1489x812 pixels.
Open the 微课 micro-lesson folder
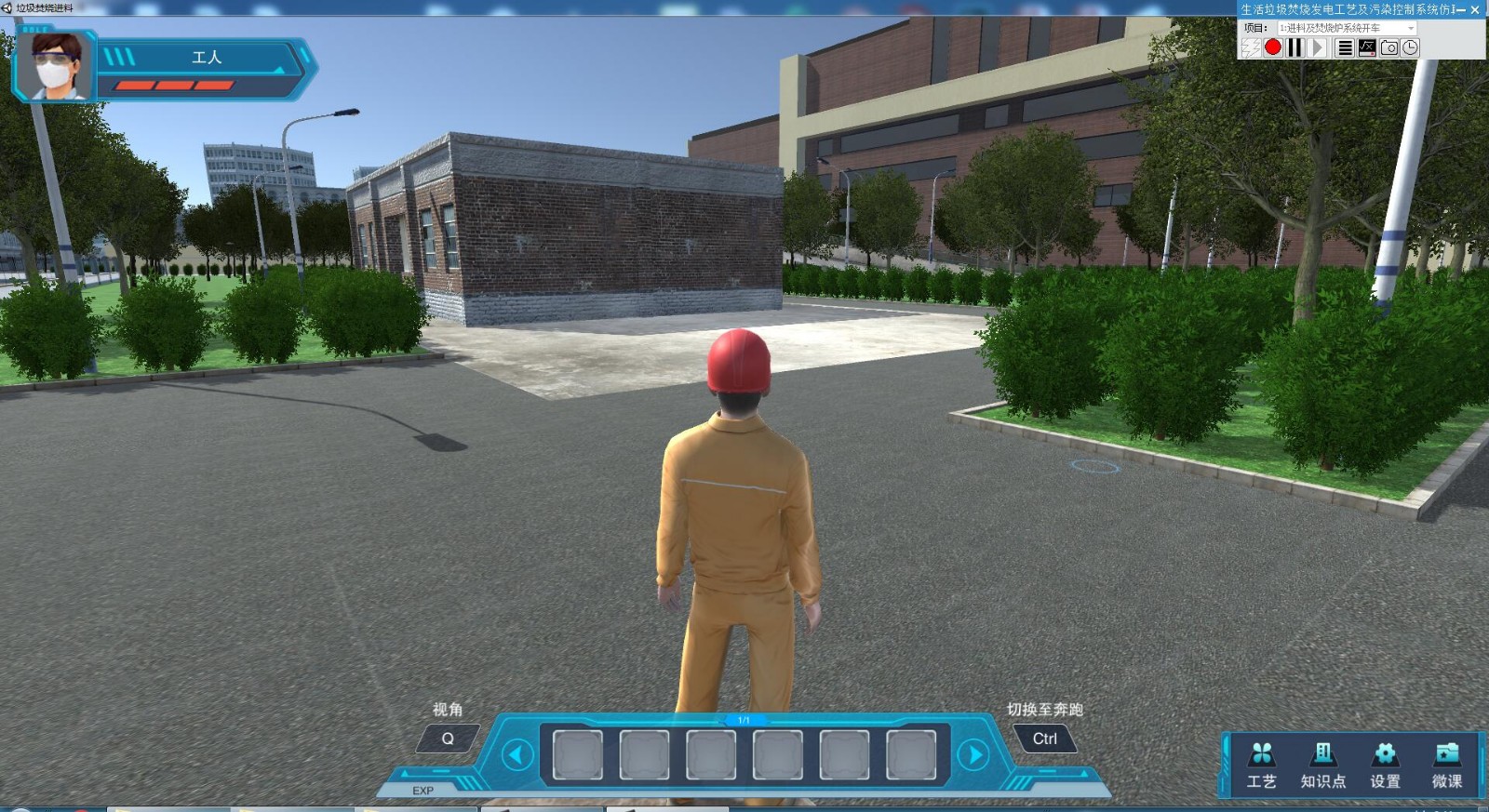[x=1446, y=765]
